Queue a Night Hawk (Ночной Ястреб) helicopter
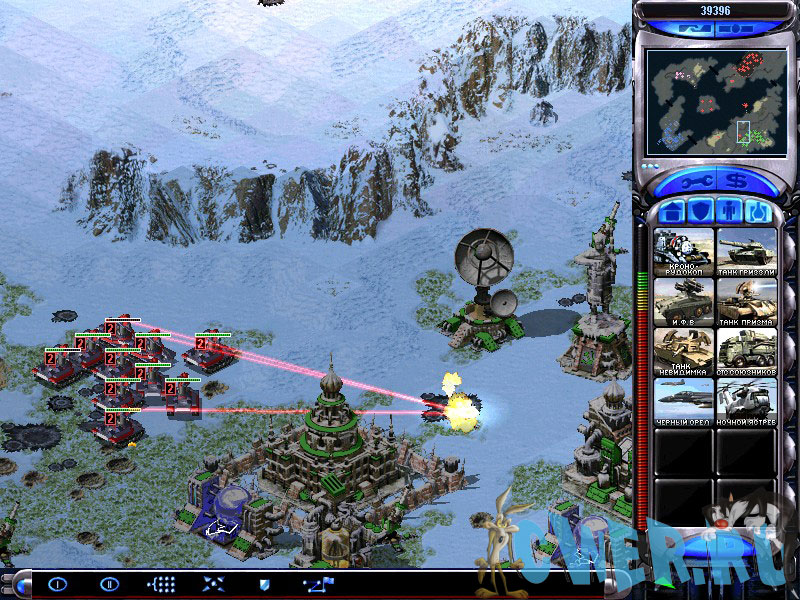The width and height of the screenshot is (800, 600). (x=746, y=401)
